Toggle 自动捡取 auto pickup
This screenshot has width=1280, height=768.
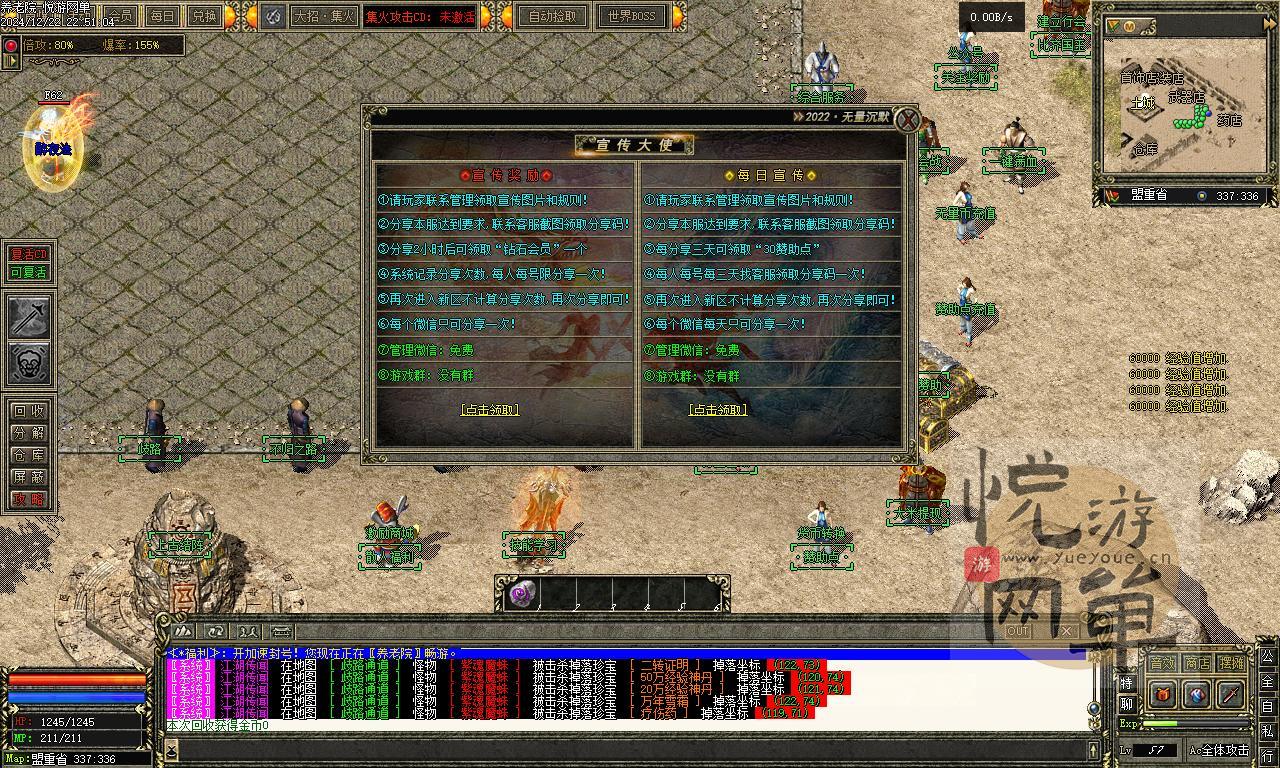coord(553,16)
